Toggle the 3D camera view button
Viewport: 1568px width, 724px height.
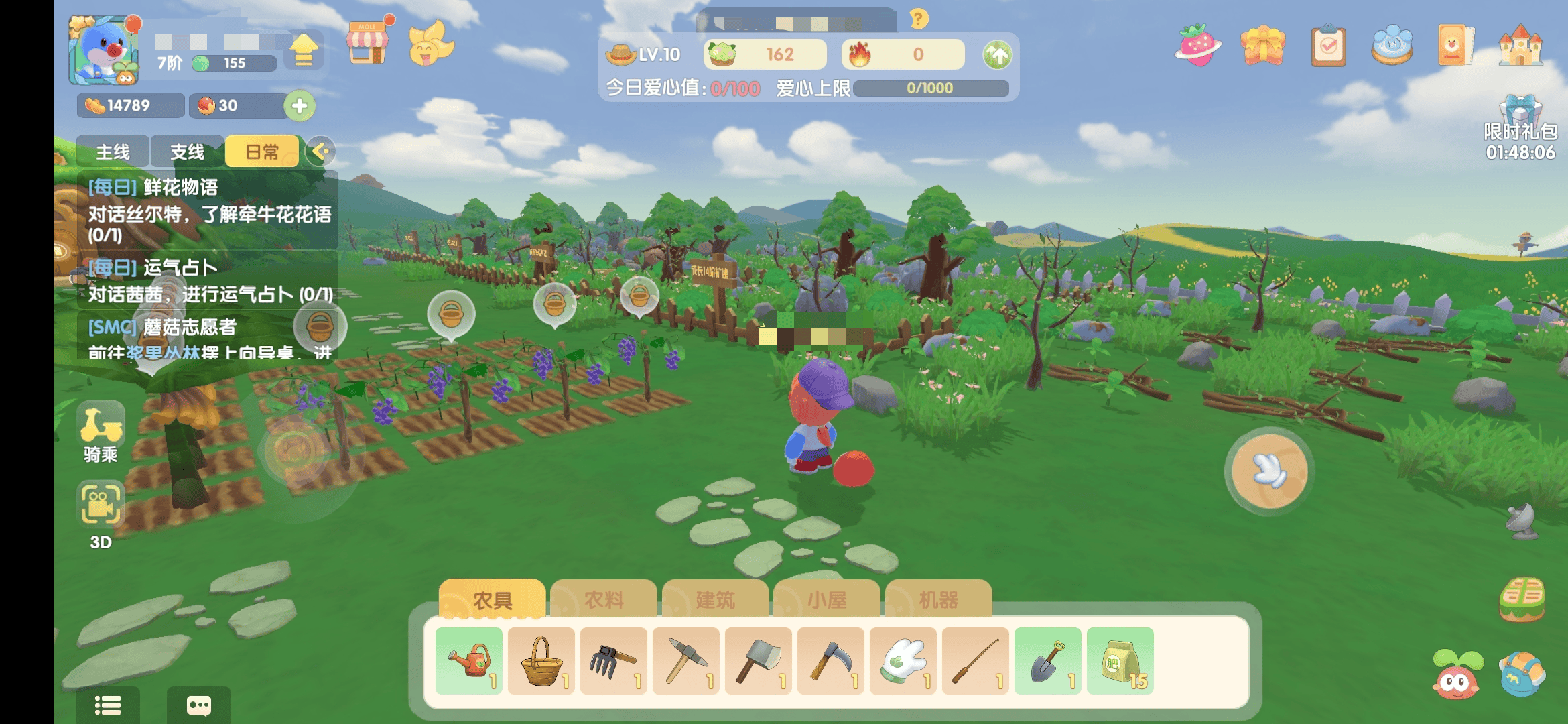(101, 513)
